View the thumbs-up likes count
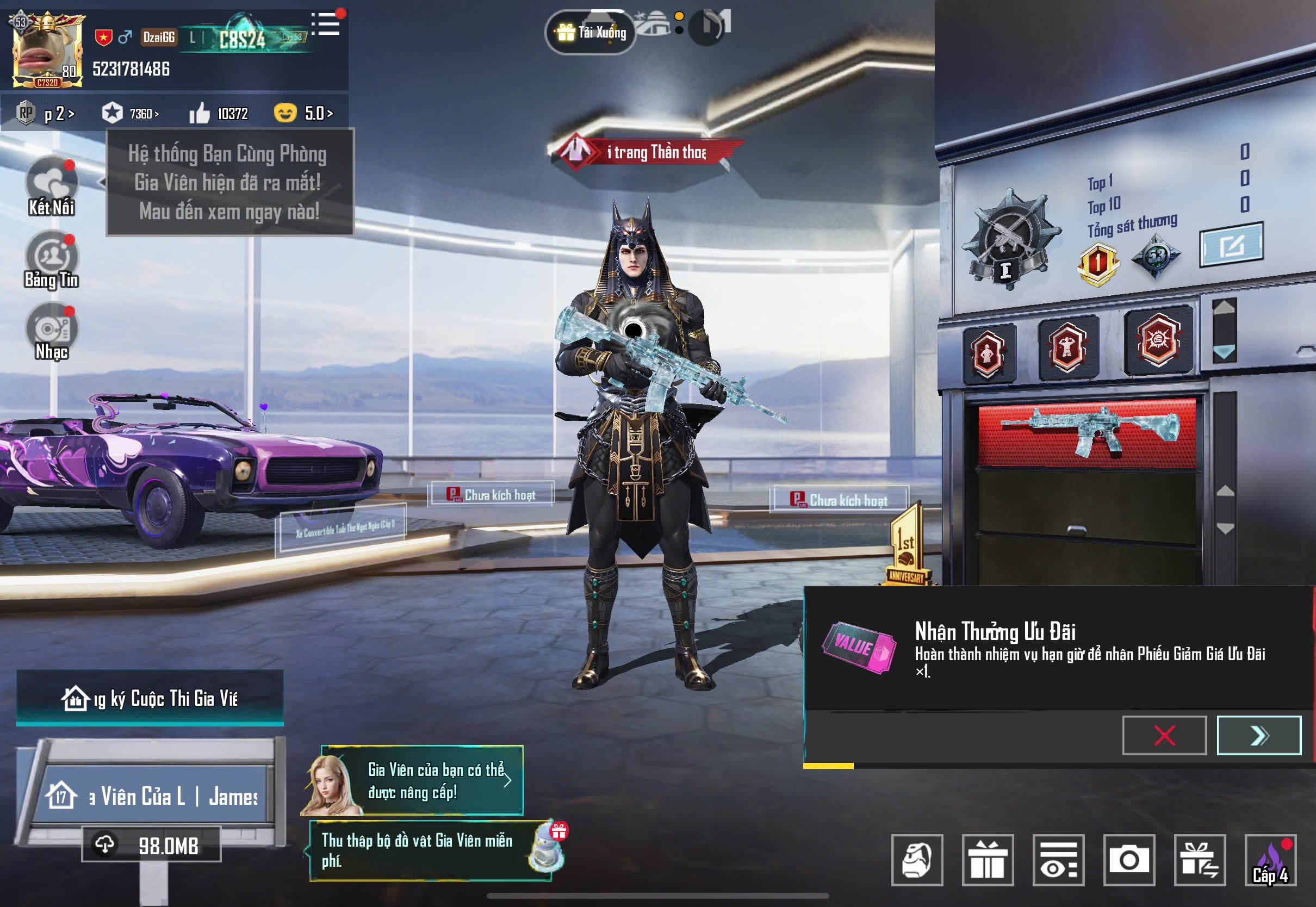This screenshot has height=907, width=1316. tap(219, 114)
